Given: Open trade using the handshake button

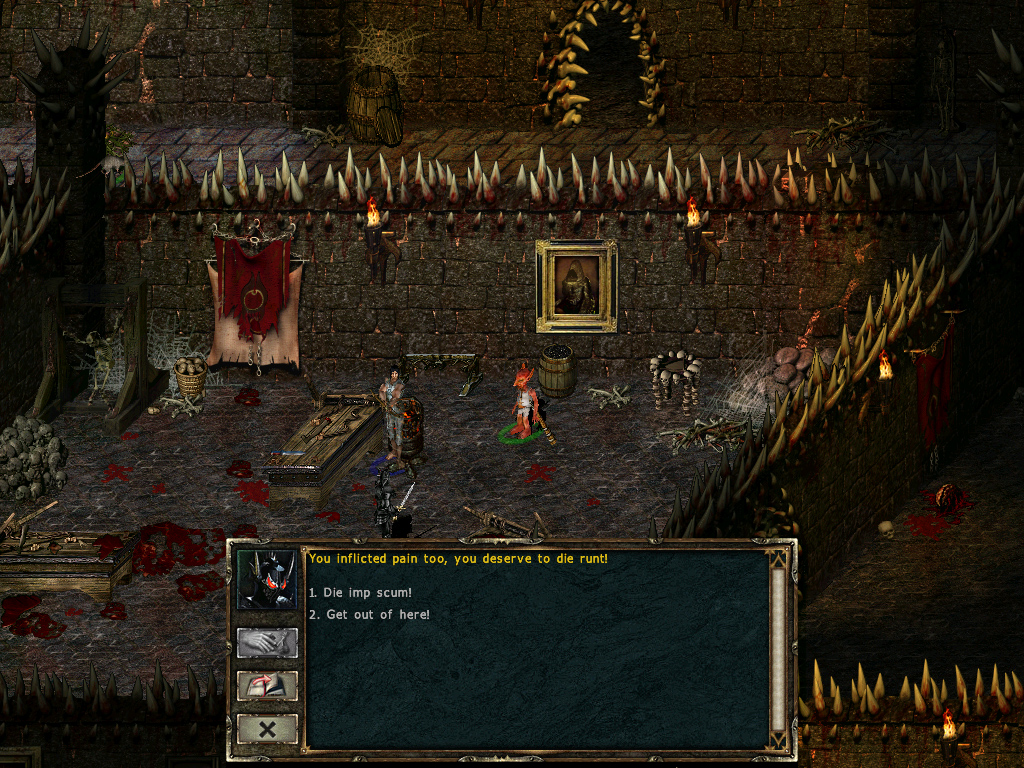Looking at the screenshot, I should (267, 643).
